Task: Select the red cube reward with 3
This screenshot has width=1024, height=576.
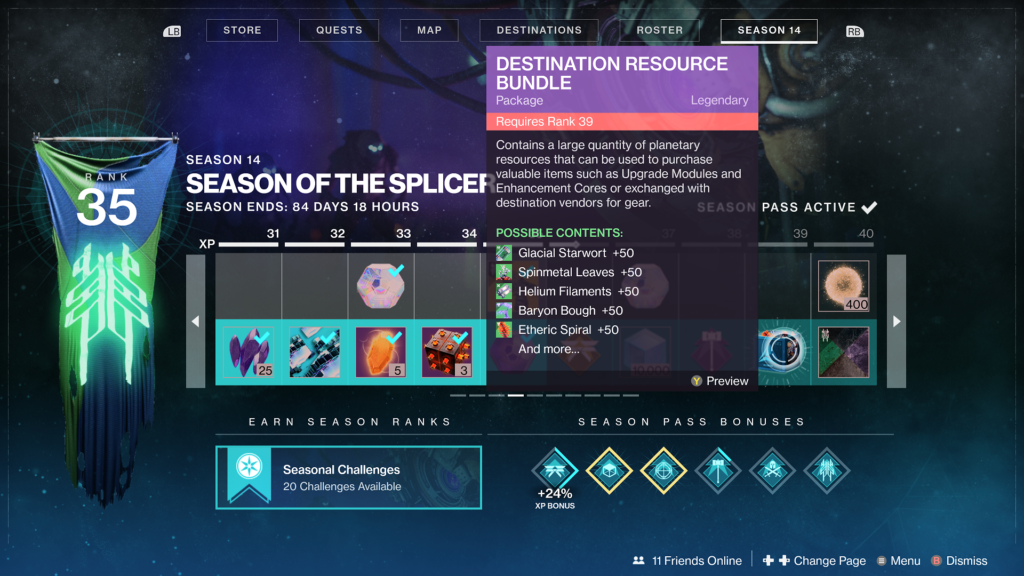Action: point(447,352)
